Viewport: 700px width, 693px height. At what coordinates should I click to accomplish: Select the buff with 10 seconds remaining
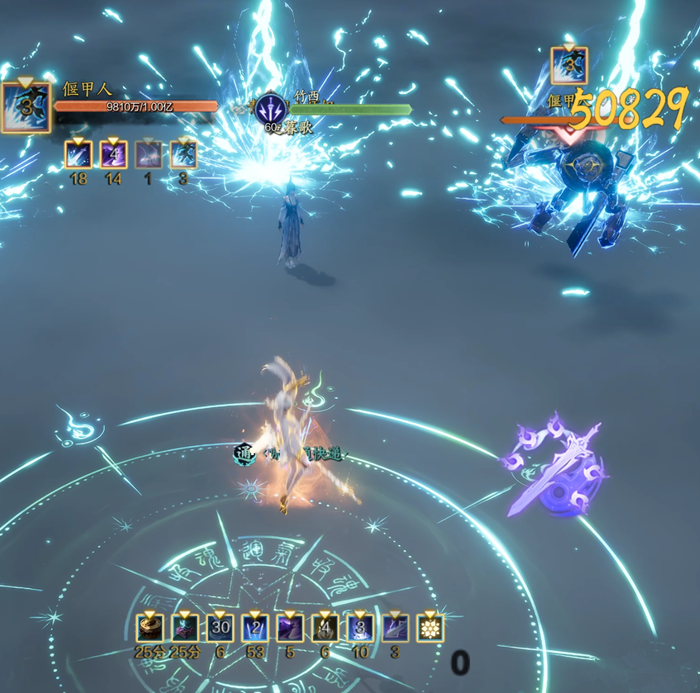pos(359,628)
